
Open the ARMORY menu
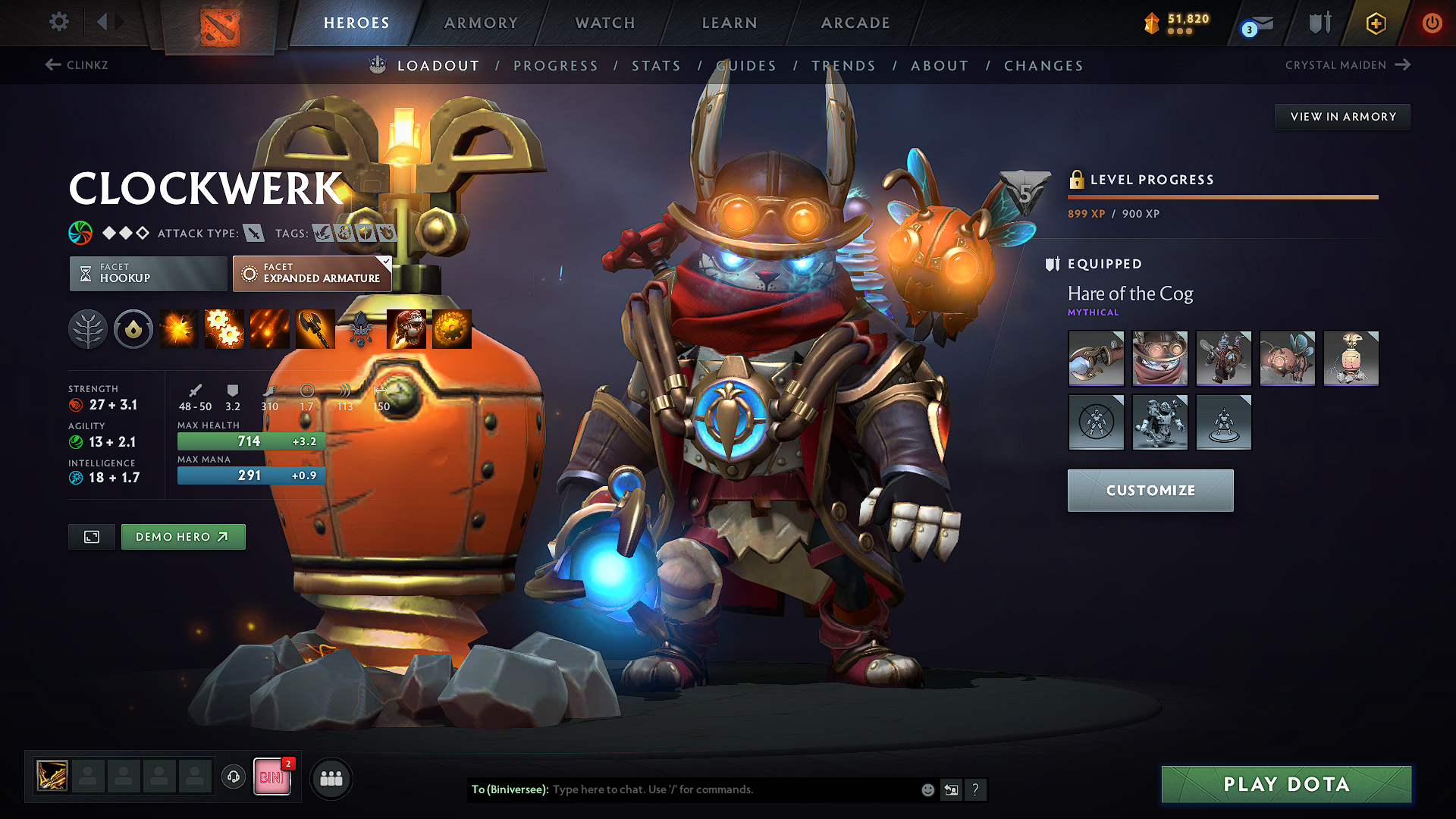pos(481,22)
